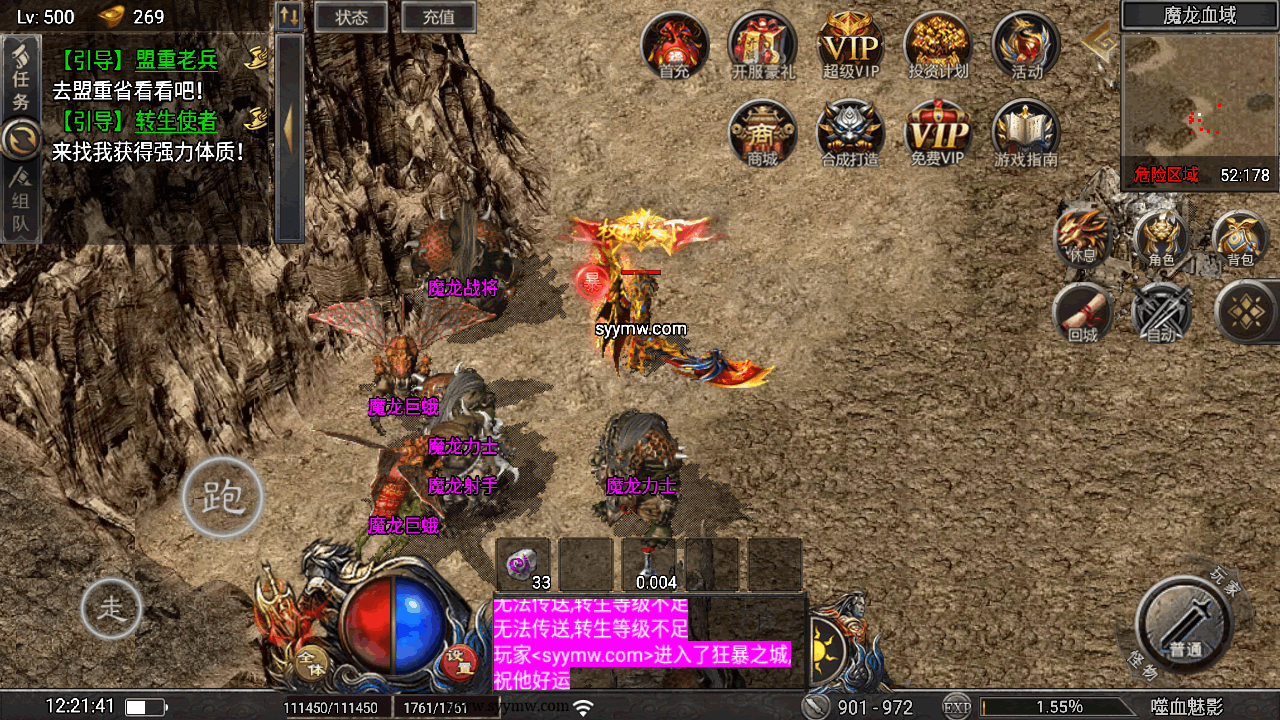Screen dimensions: 1280x720
Task: Tap the 充值 recharge button
Action: pos(438,17)
